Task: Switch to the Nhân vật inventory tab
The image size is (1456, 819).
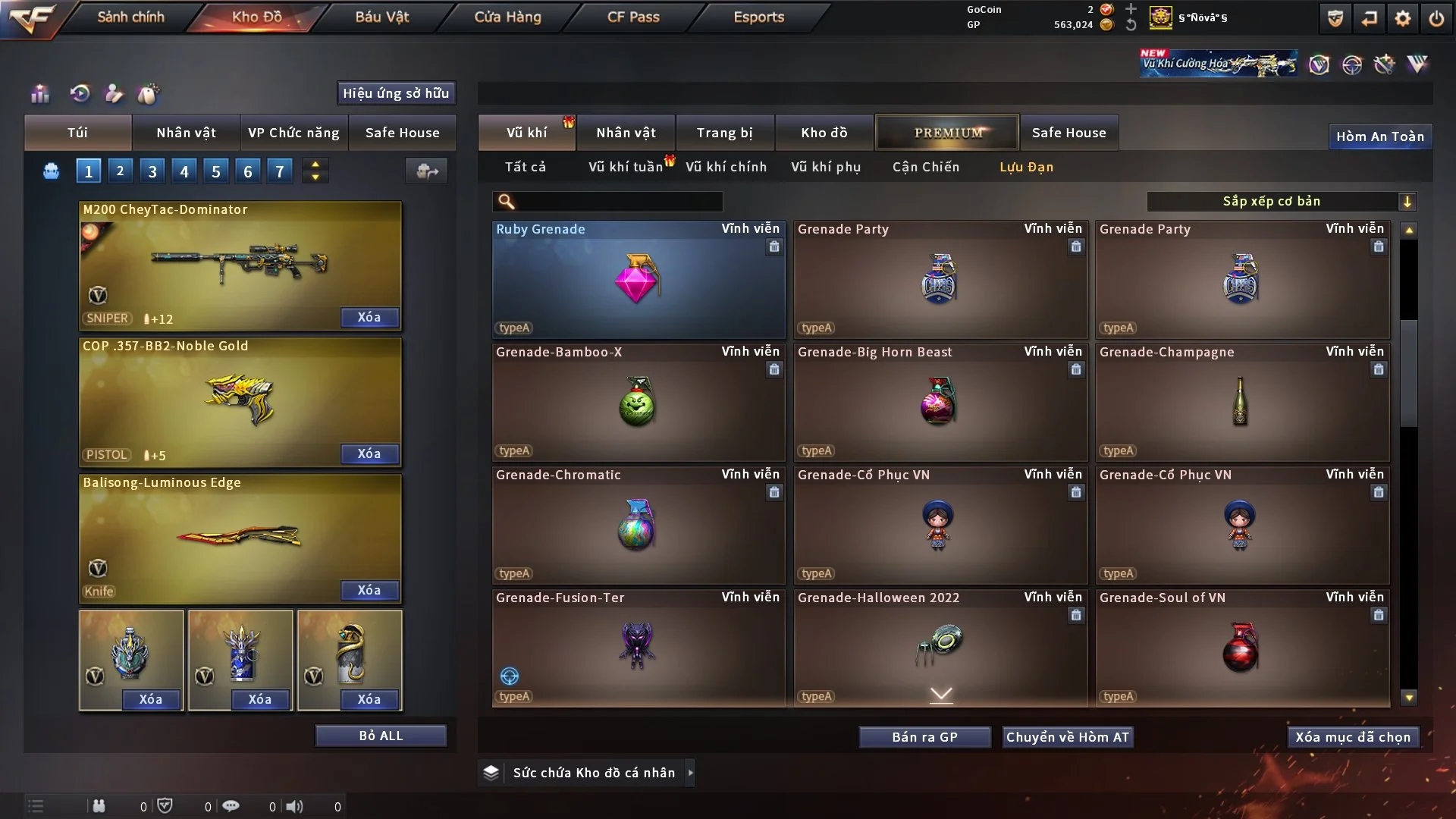Action: click(626, 133)
